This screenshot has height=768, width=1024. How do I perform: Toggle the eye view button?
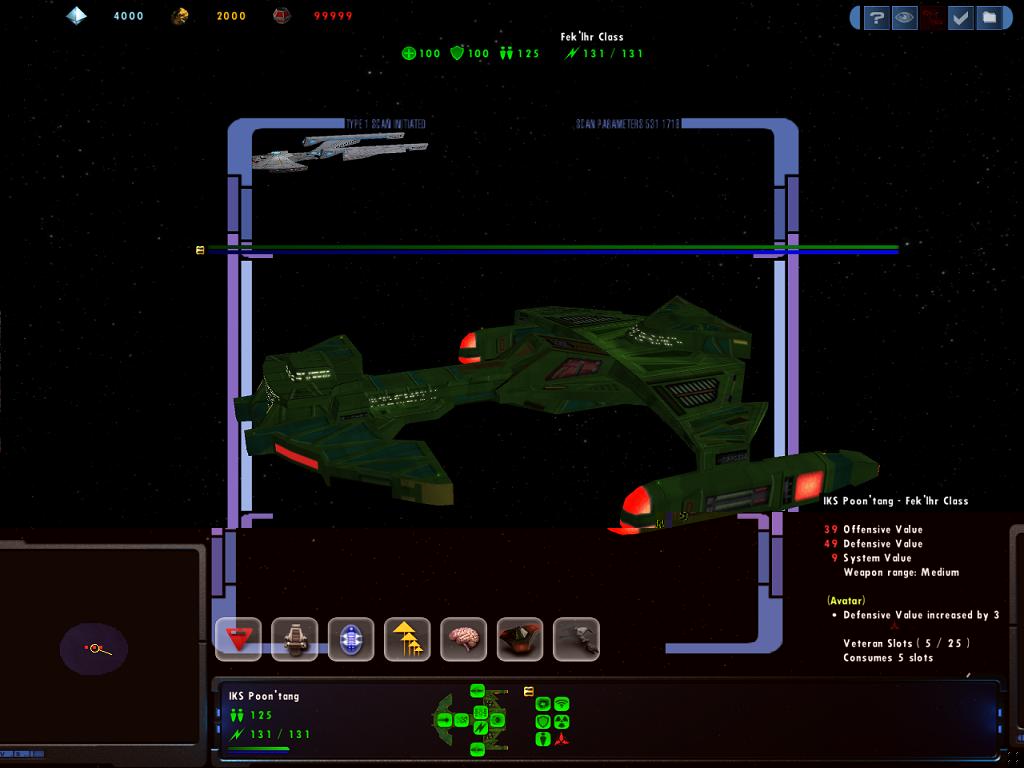tap(905, 17)
